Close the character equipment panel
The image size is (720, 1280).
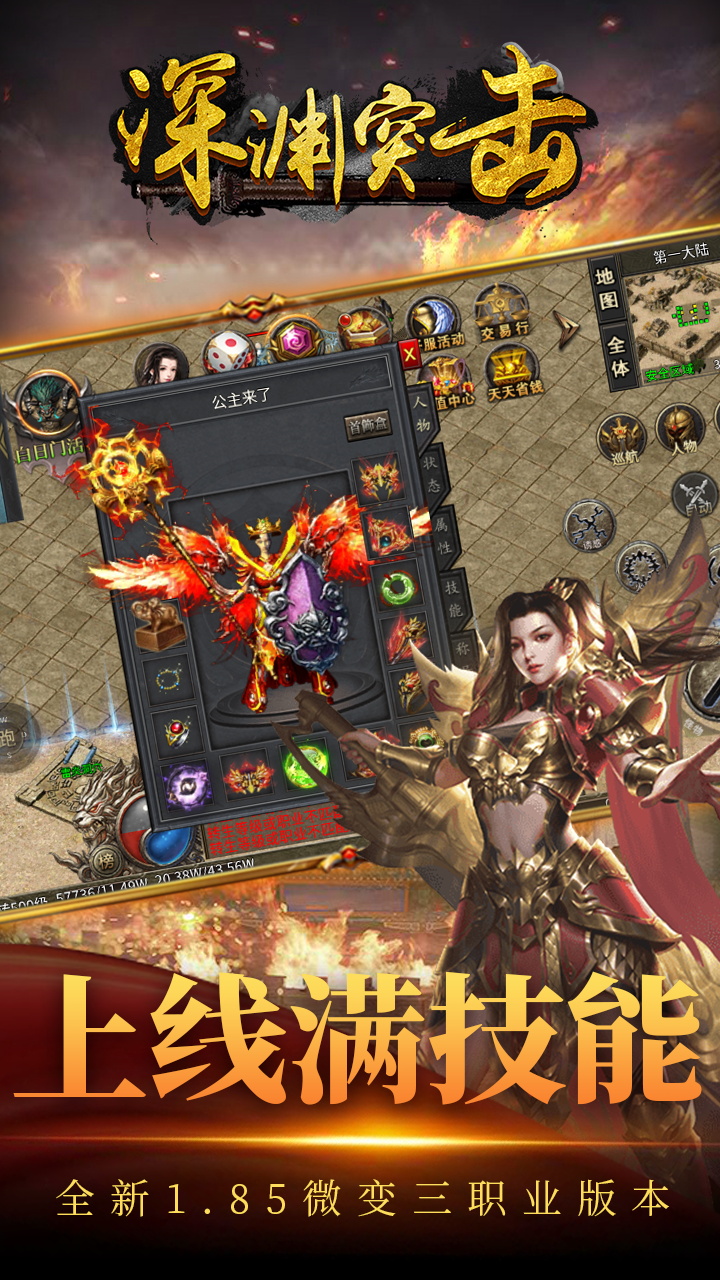(x=409, y=352)
